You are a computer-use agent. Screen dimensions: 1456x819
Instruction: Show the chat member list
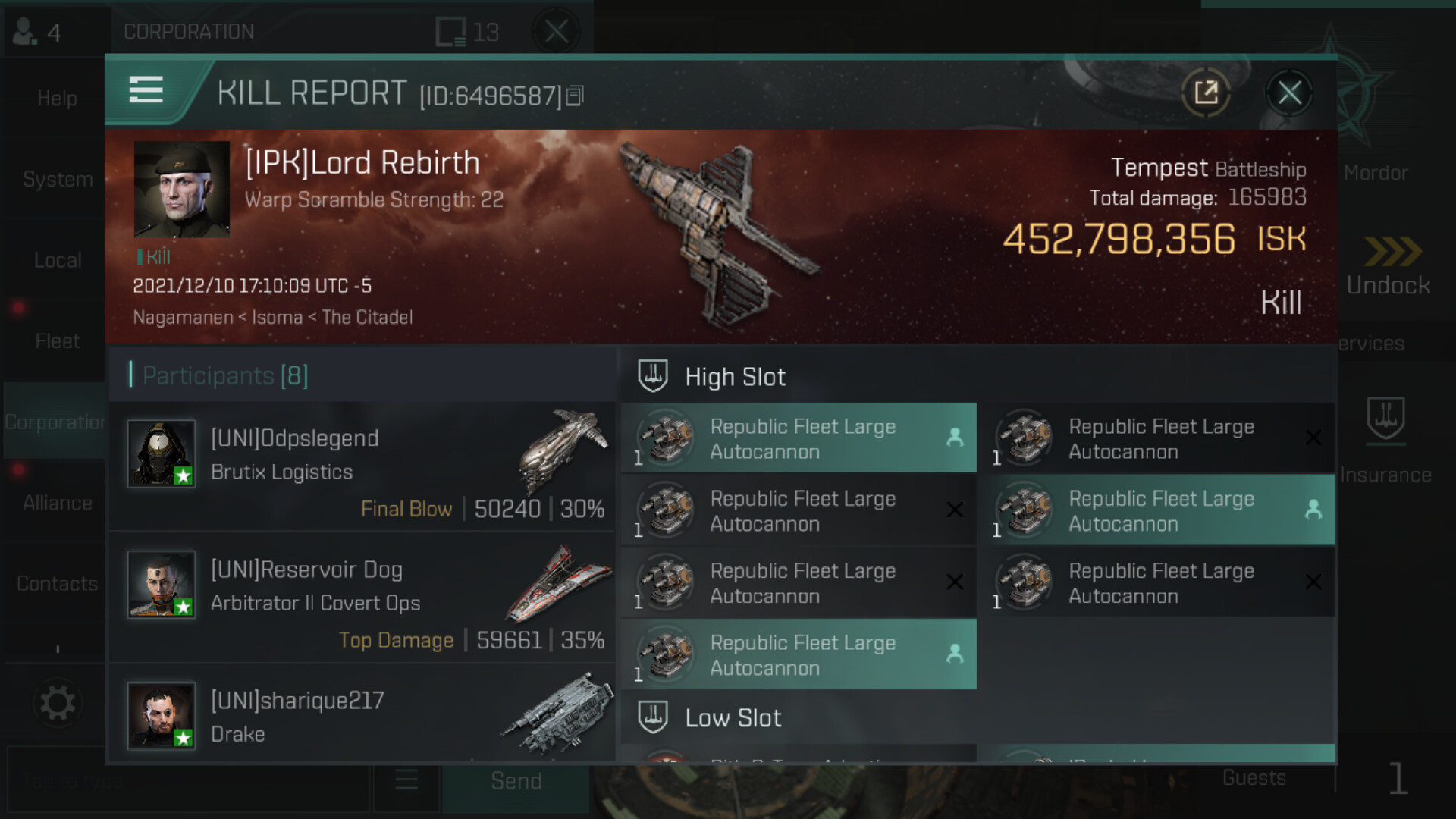38,32
